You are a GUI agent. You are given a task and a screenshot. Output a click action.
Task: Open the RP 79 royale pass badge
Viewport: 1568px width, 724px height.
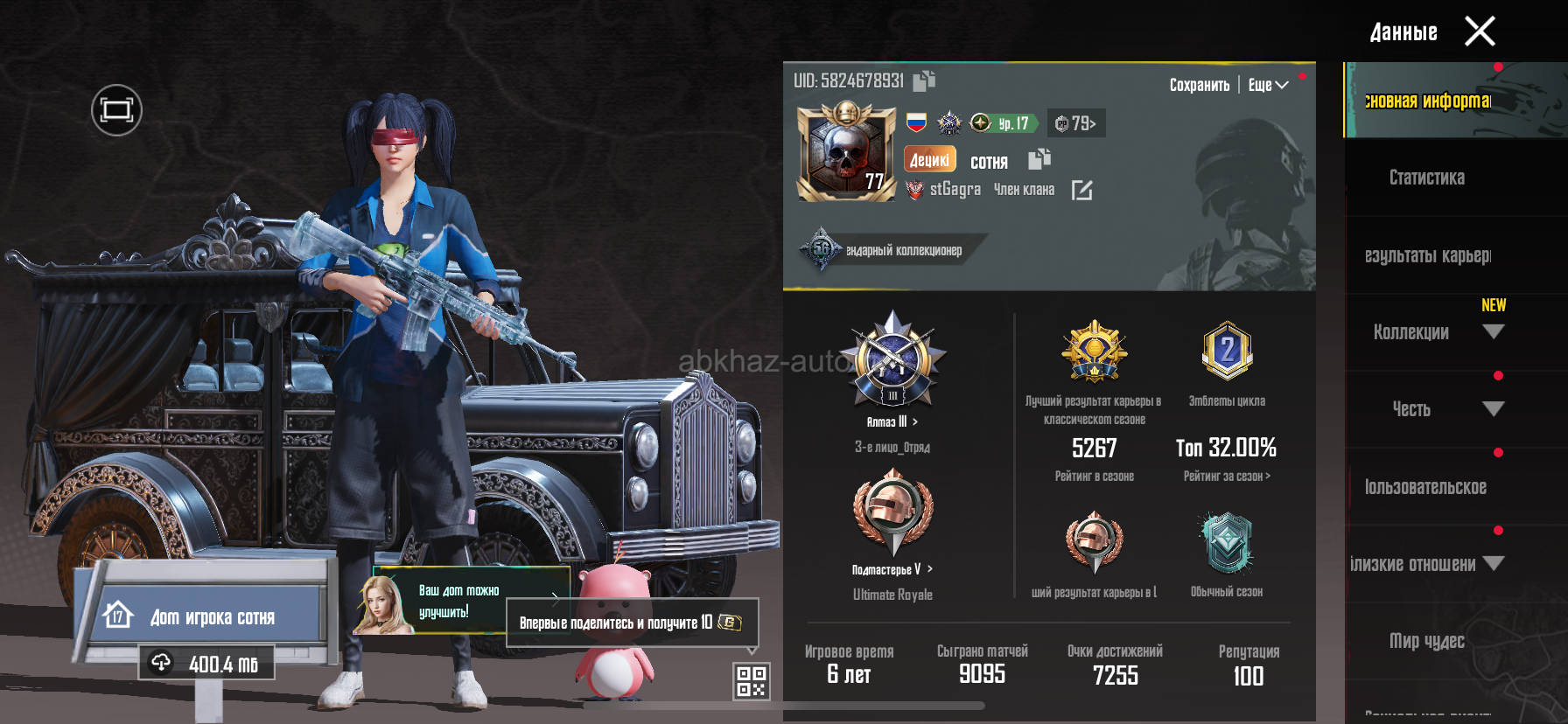1076,123
